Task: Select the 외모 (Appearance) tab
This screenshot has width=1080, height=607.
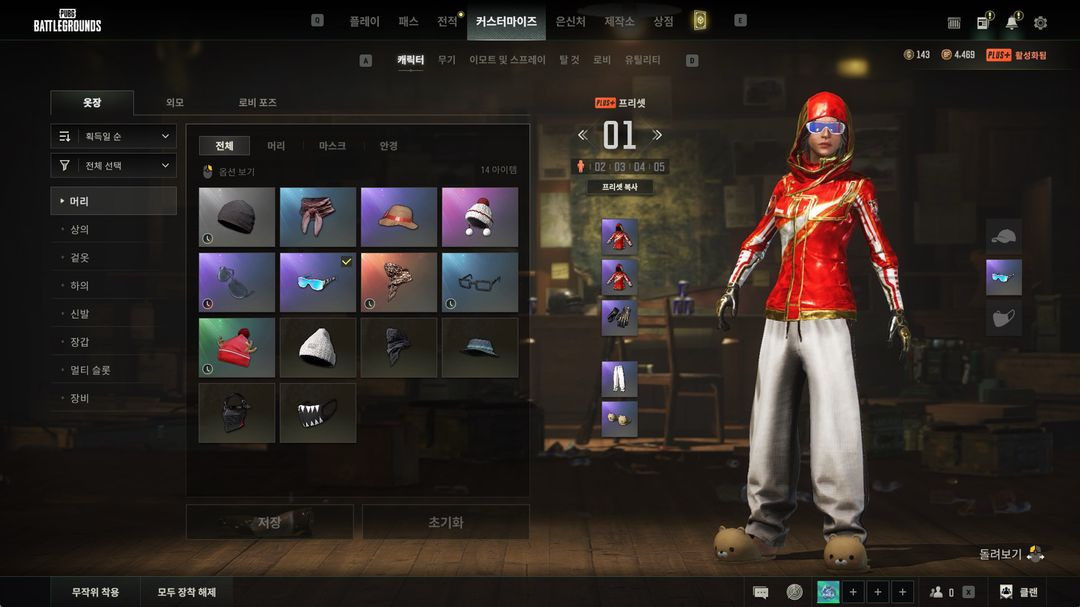Action: pos(175,102)
